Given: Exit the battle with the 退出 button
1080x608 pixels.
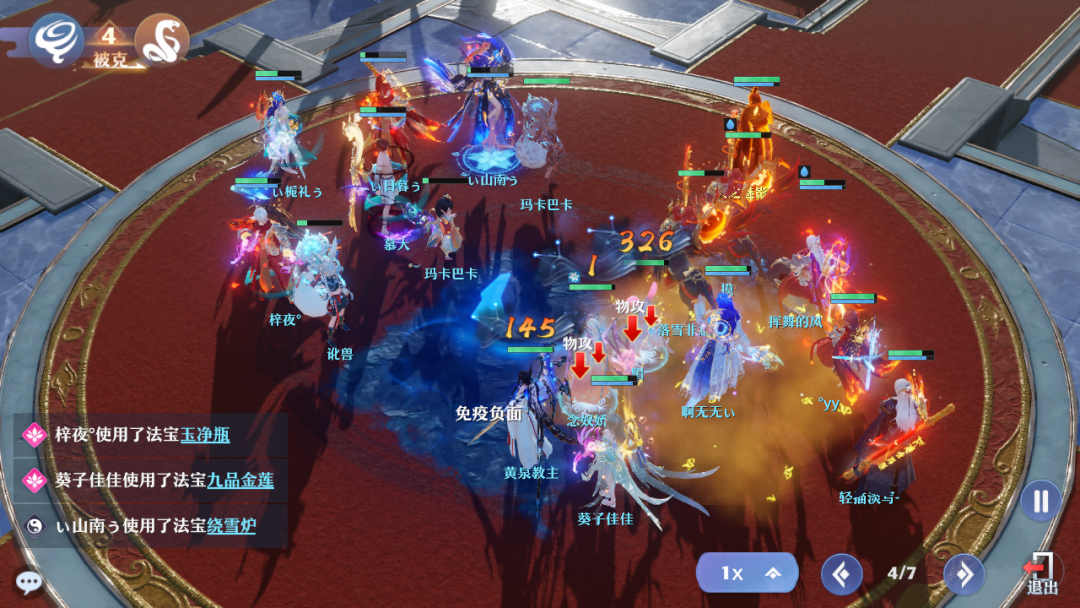Looking at the screenshot, I should 1042,575.
